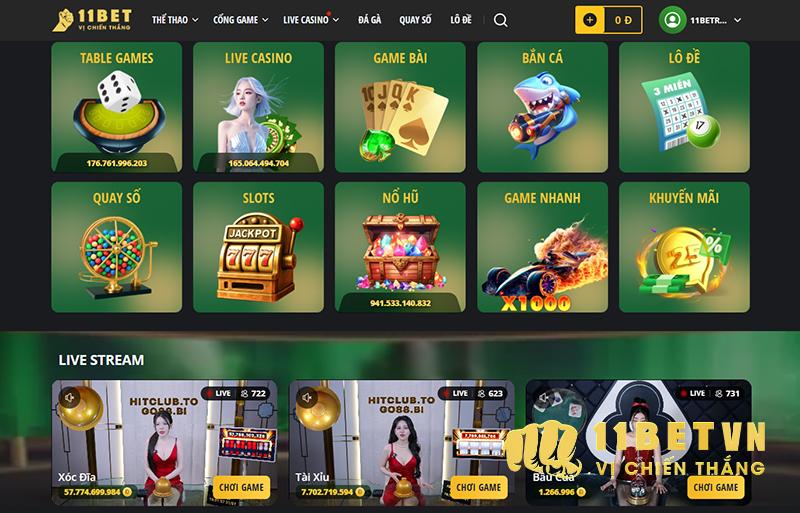Viewport: 800px width, 513px height.
Task: Open the Game Nhanh racing tile
Action: pos(542,247)
